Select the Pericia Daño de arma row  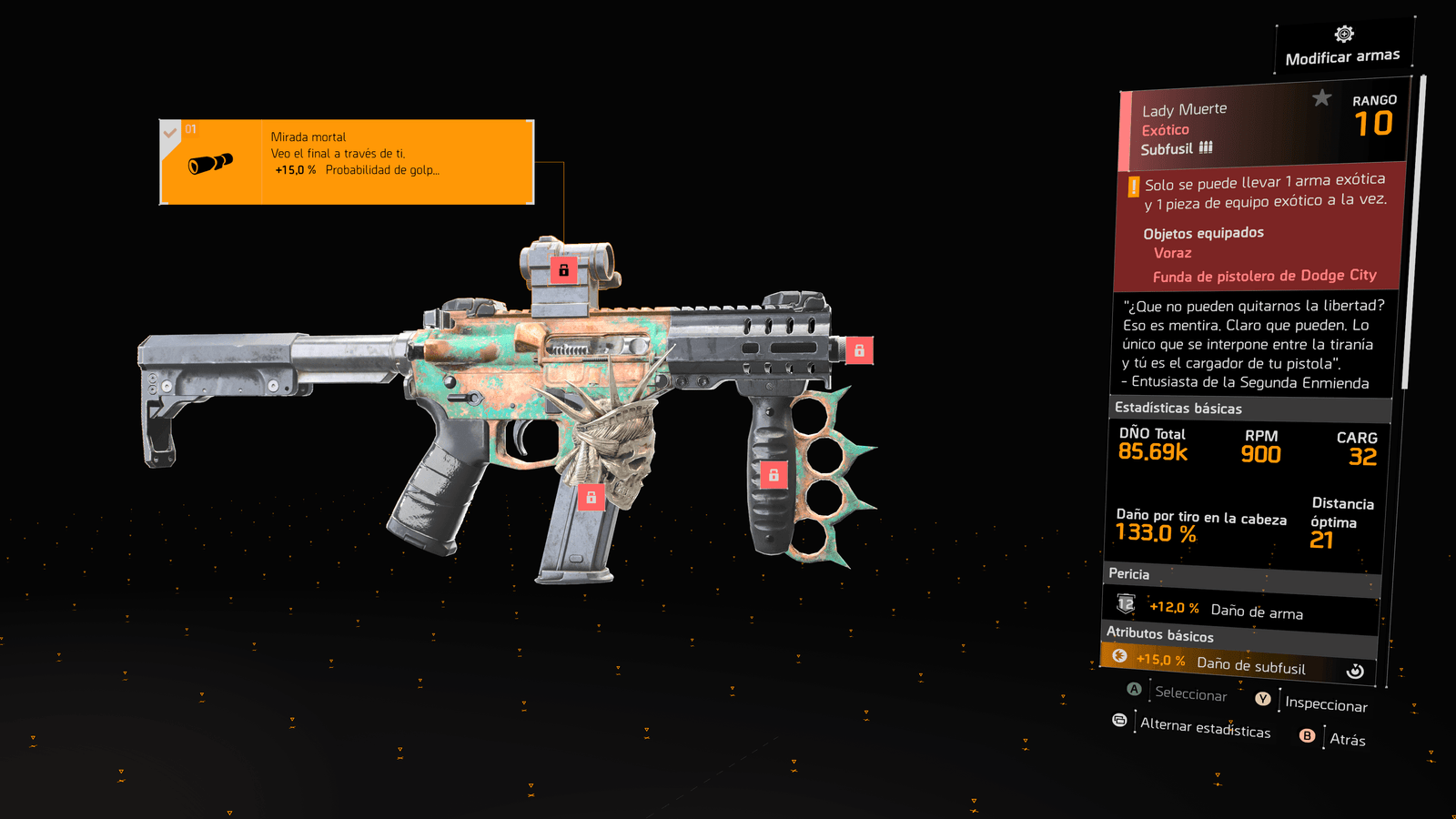click(x=1242, y=610)
